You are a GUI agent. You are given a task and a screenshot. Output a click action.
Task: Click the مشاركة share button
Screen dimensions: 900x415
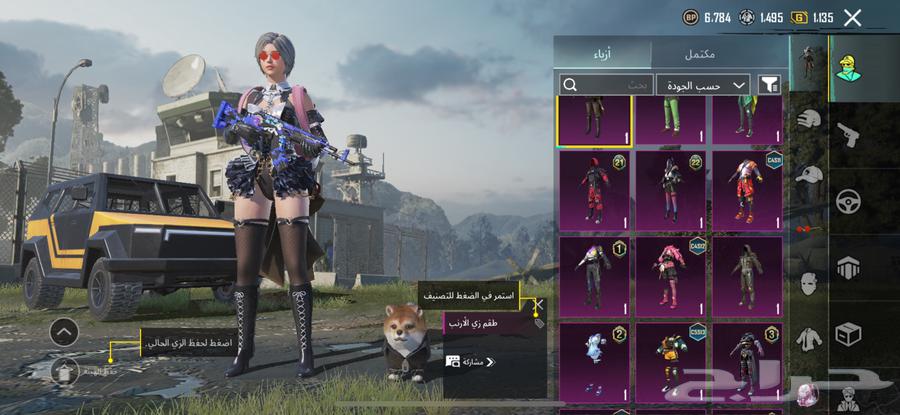pos(468,361)
